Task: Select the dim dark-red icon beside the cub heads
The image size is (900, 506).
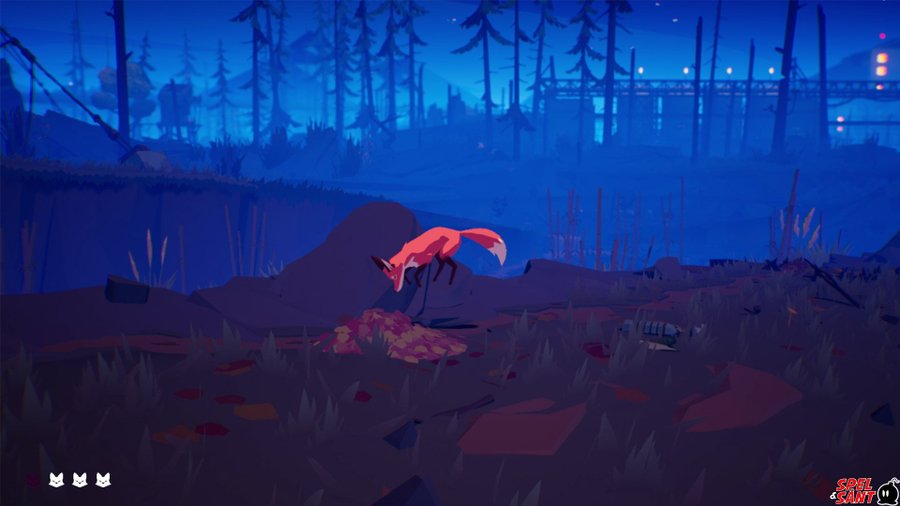Action: pyautogui.click(x=34, y=481)
